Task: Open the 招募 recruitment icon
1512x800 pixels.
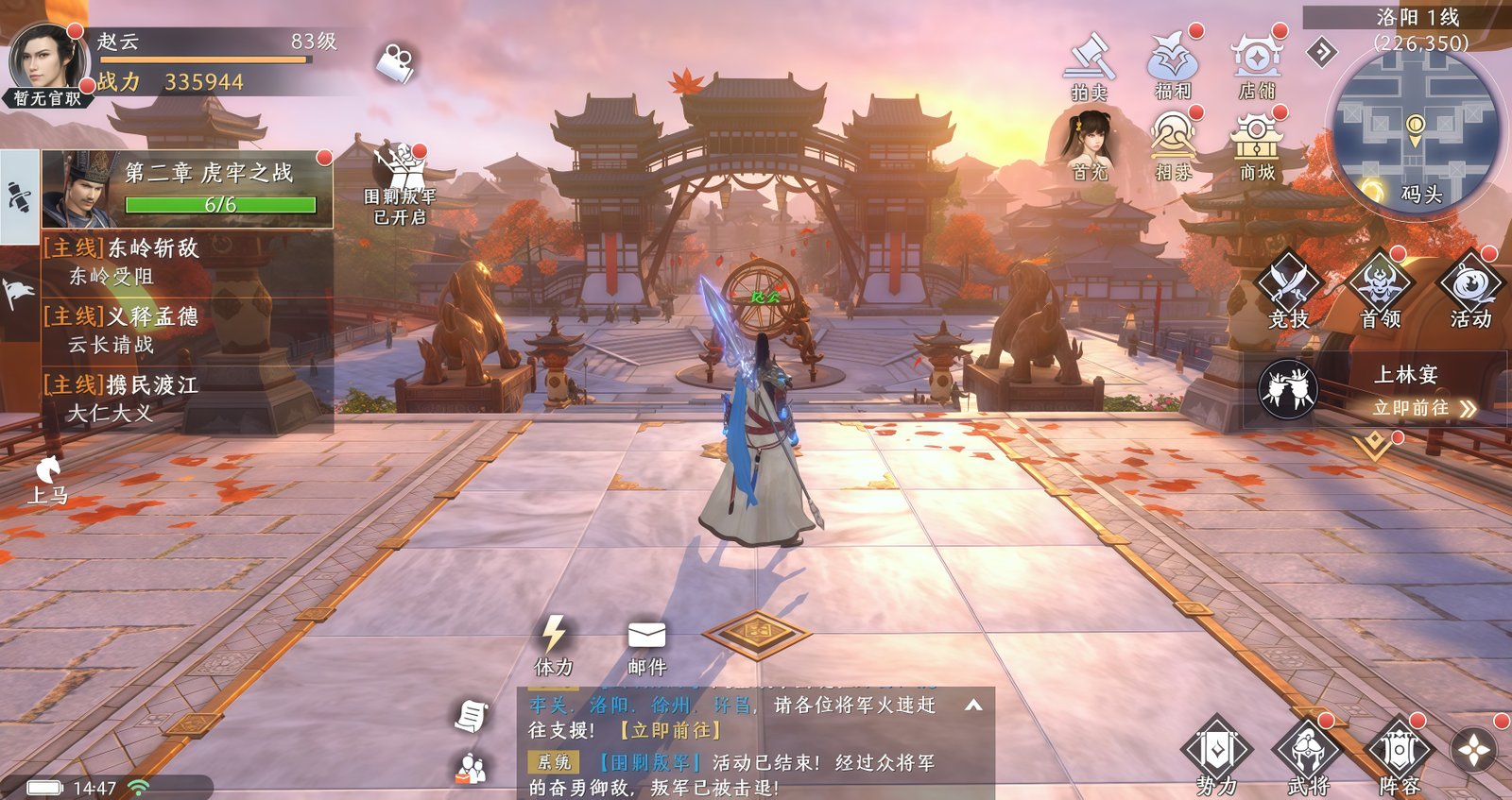Action: click(1173, 145)
